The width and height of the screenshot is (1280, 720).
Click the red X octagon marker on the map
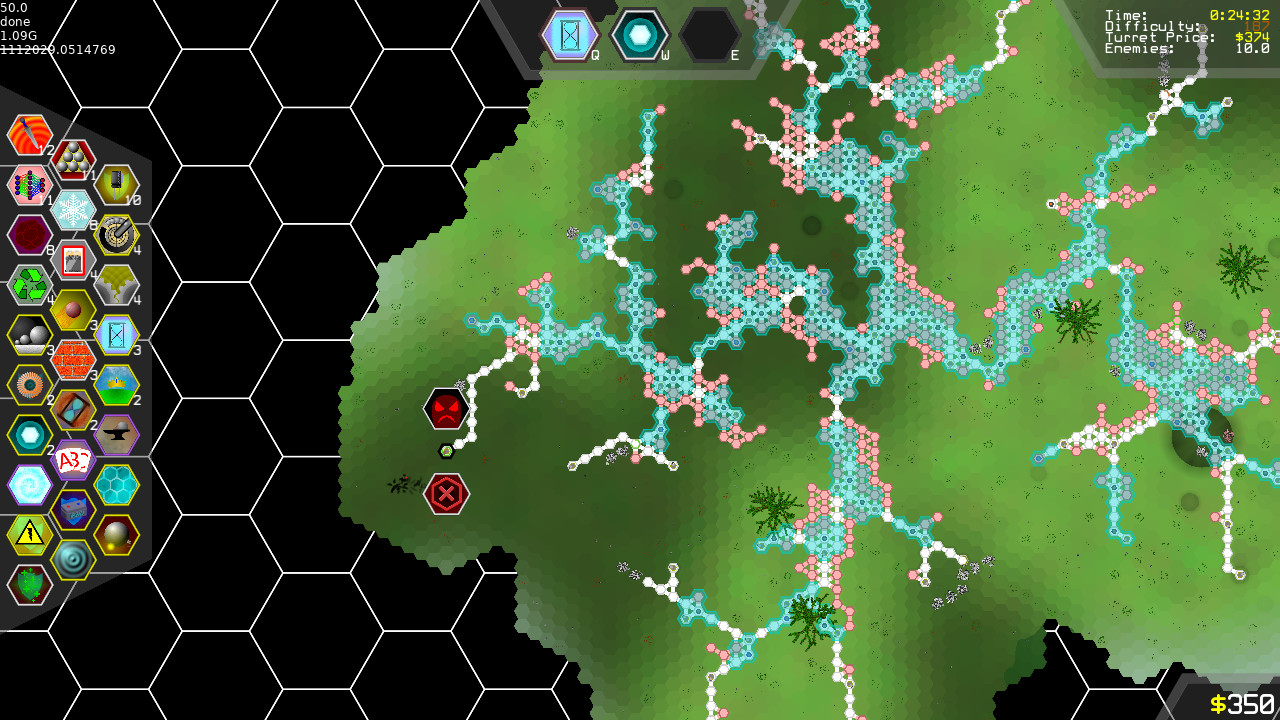(447, 492)
